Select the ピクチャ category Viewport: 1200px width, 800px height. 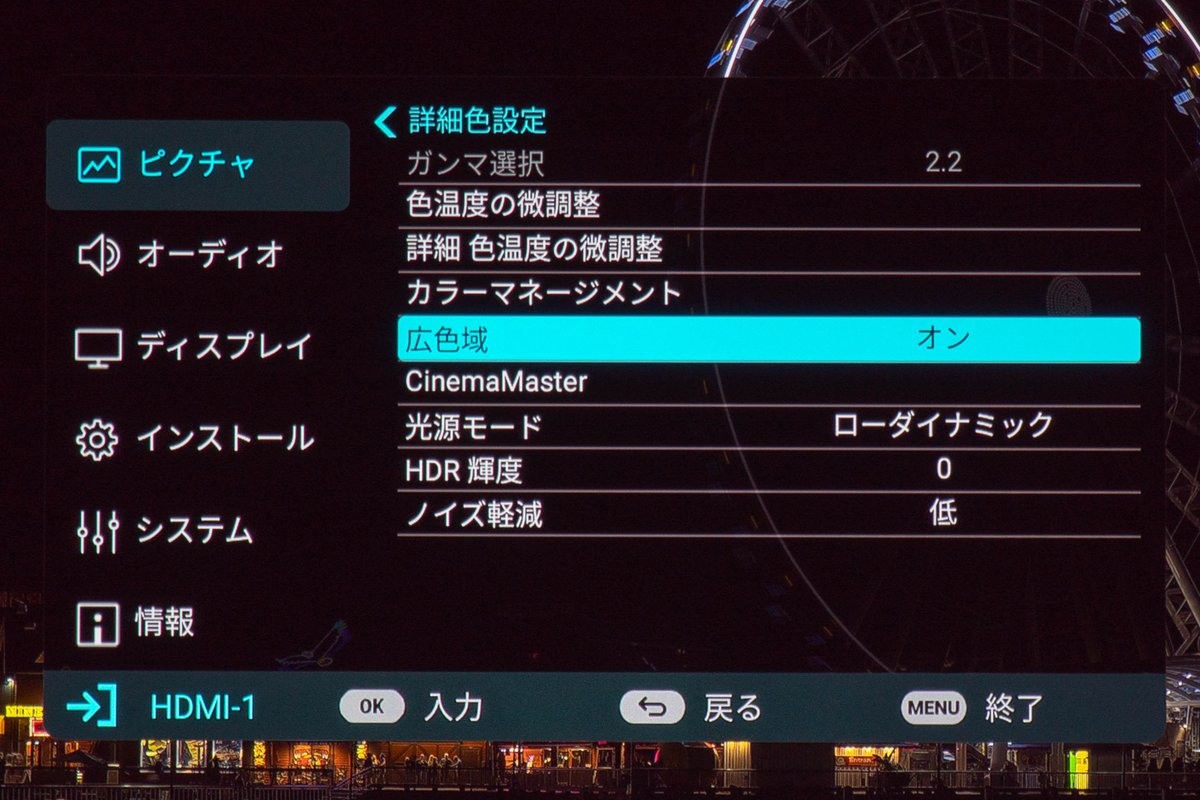pos(197,165)
